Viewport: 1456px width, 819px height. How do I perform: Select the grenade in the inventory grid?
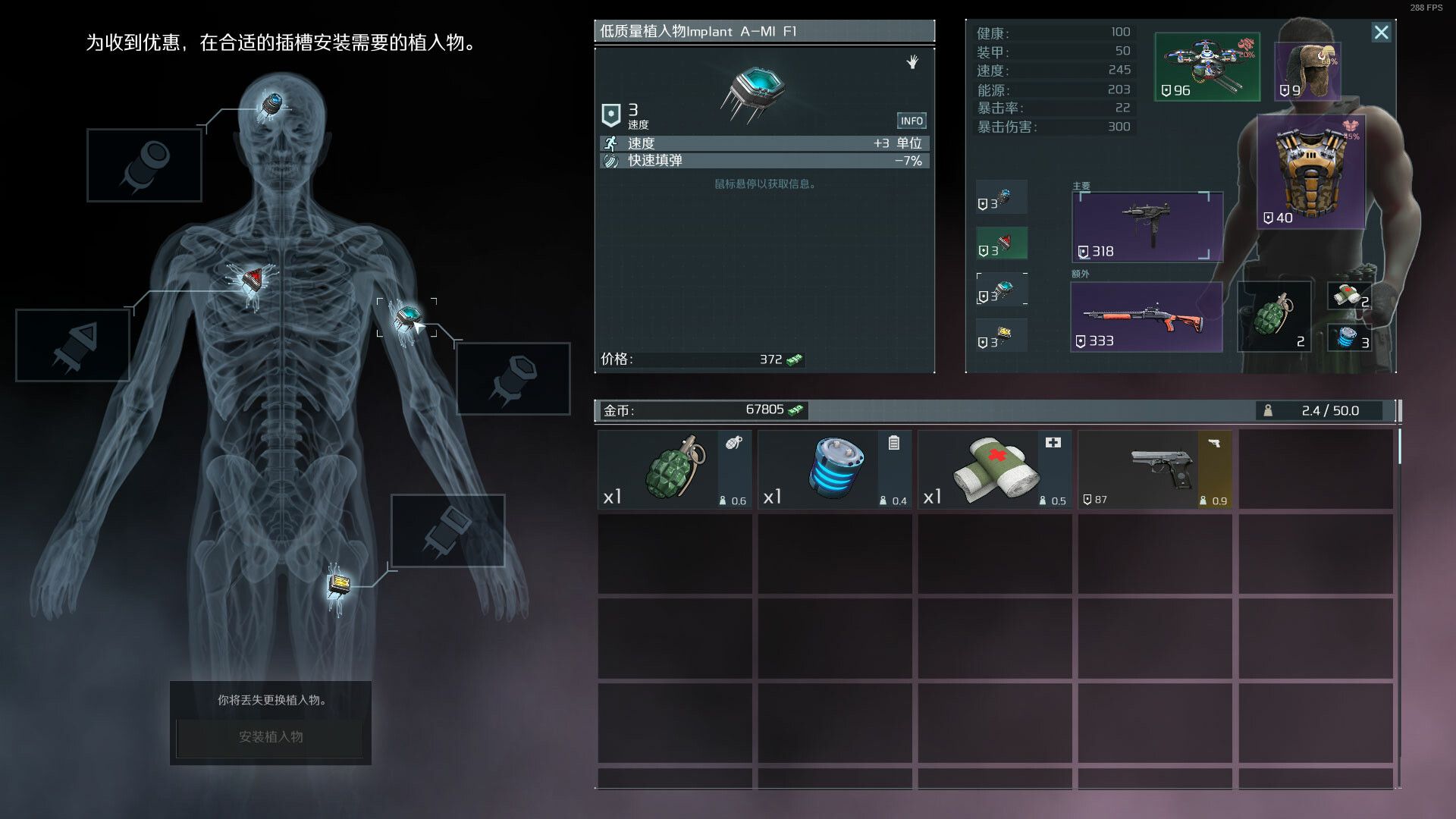[x=673, y=466]
